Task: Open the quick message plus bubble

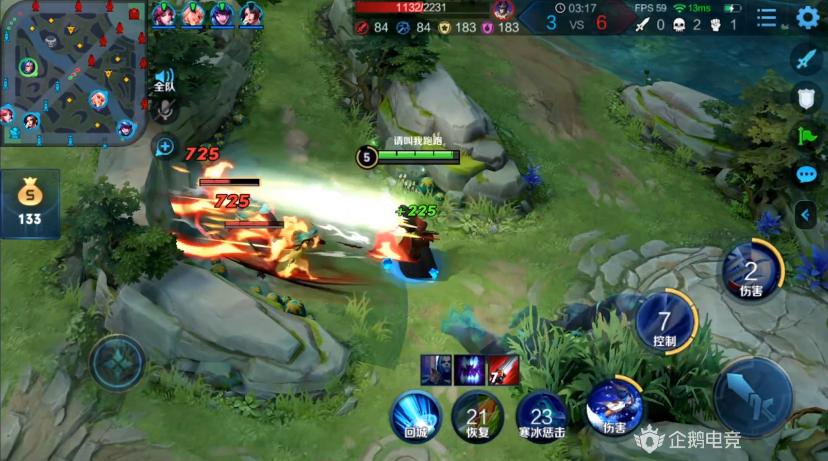Action: (x=165, y=147)
